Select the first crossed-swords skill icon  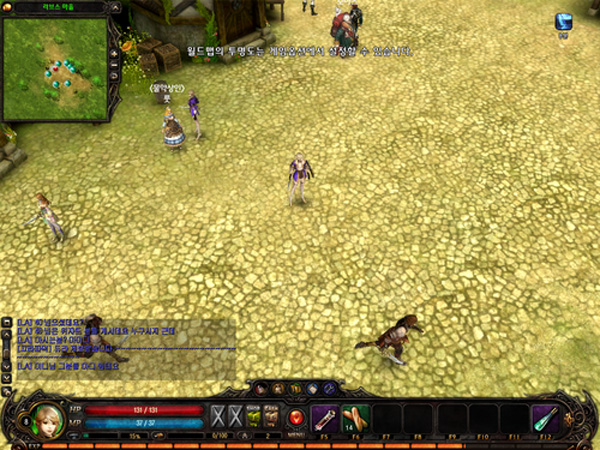click(x=218, y=416)
